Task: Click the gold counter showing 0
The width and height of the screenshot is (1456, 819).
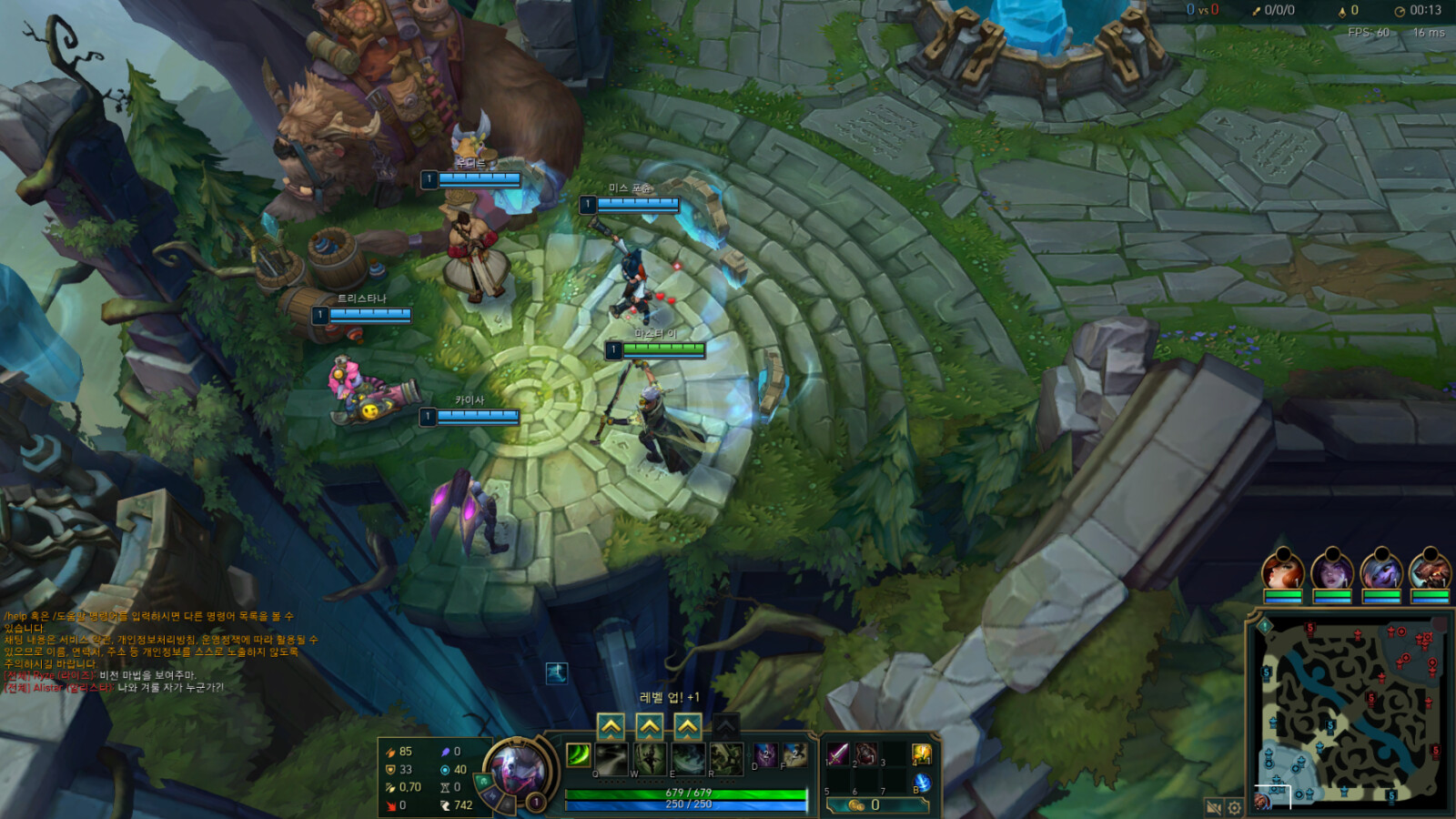Action: tap(864, 804)
